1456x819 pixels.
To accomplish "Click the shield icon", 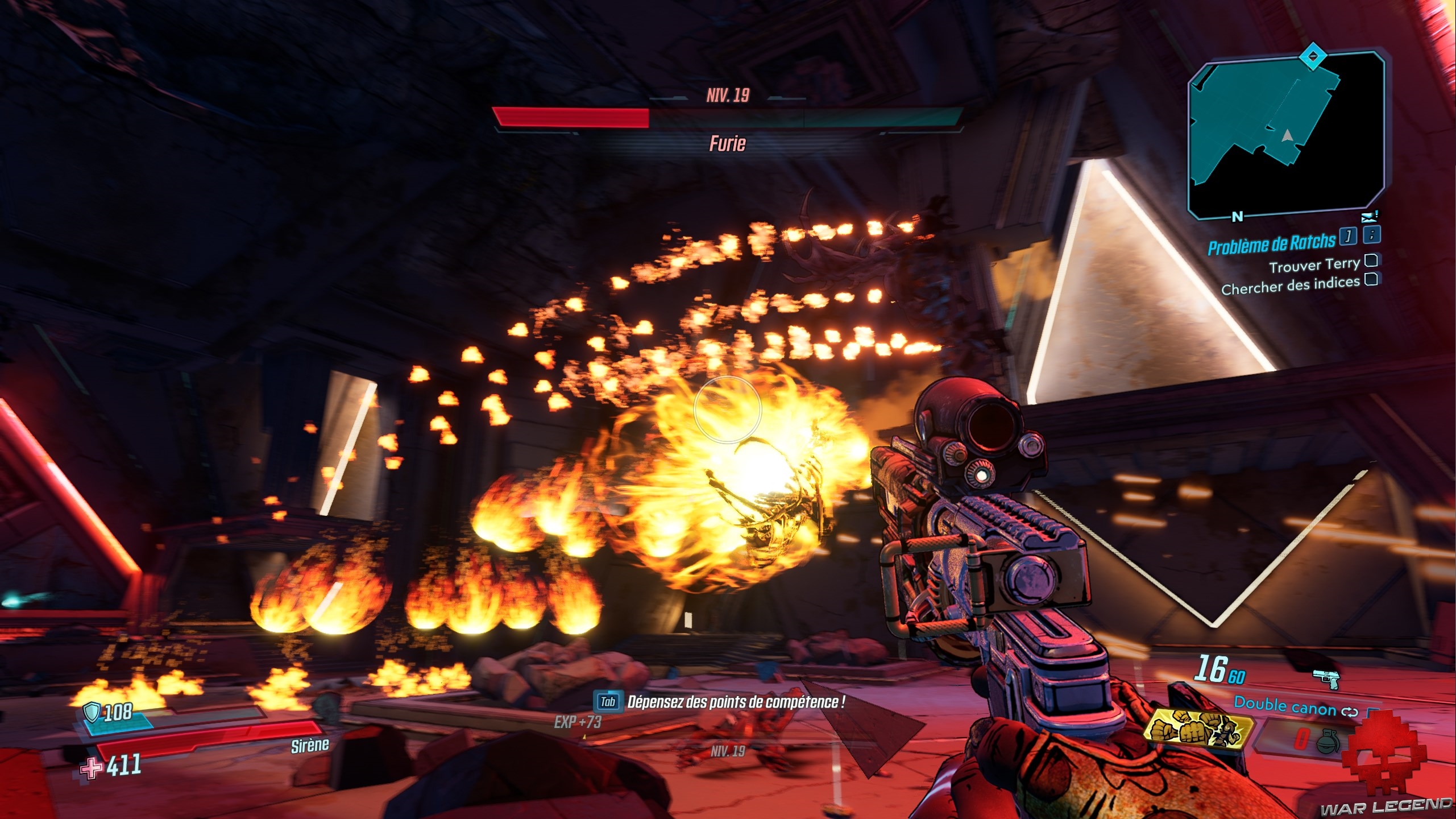I will click(92, 712).
